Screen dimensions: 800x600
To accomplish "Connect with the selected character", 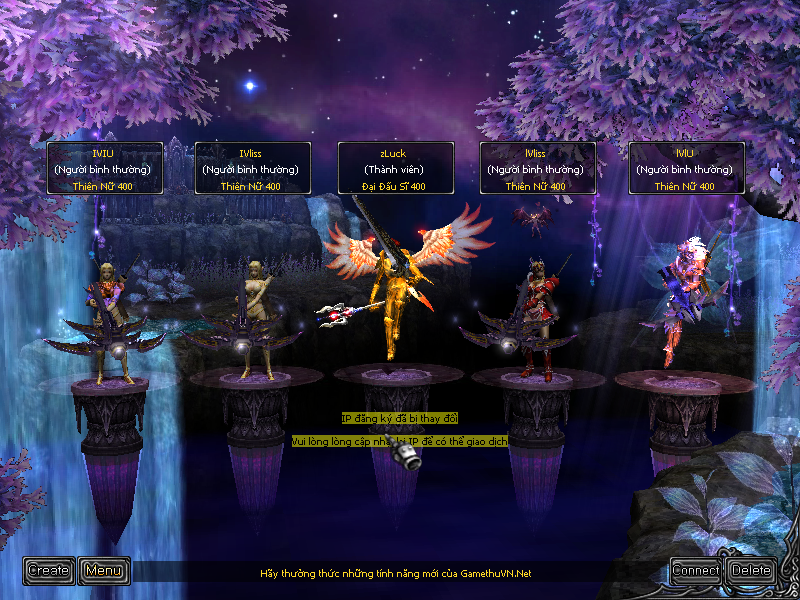I will click(696, 571).
